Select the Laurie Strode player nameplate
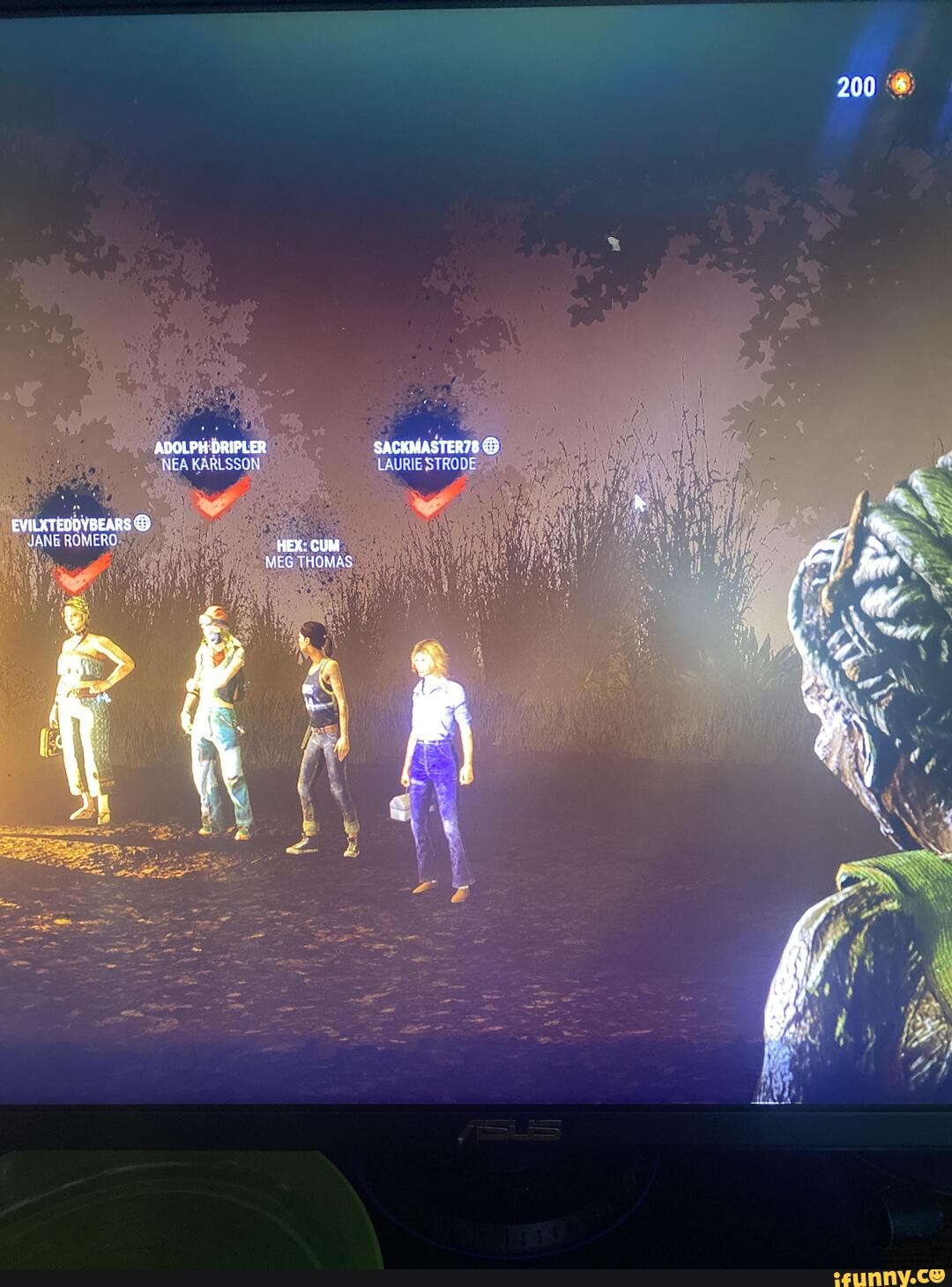The height and width of the screenshot is (1287, 952). click(427, 455)
